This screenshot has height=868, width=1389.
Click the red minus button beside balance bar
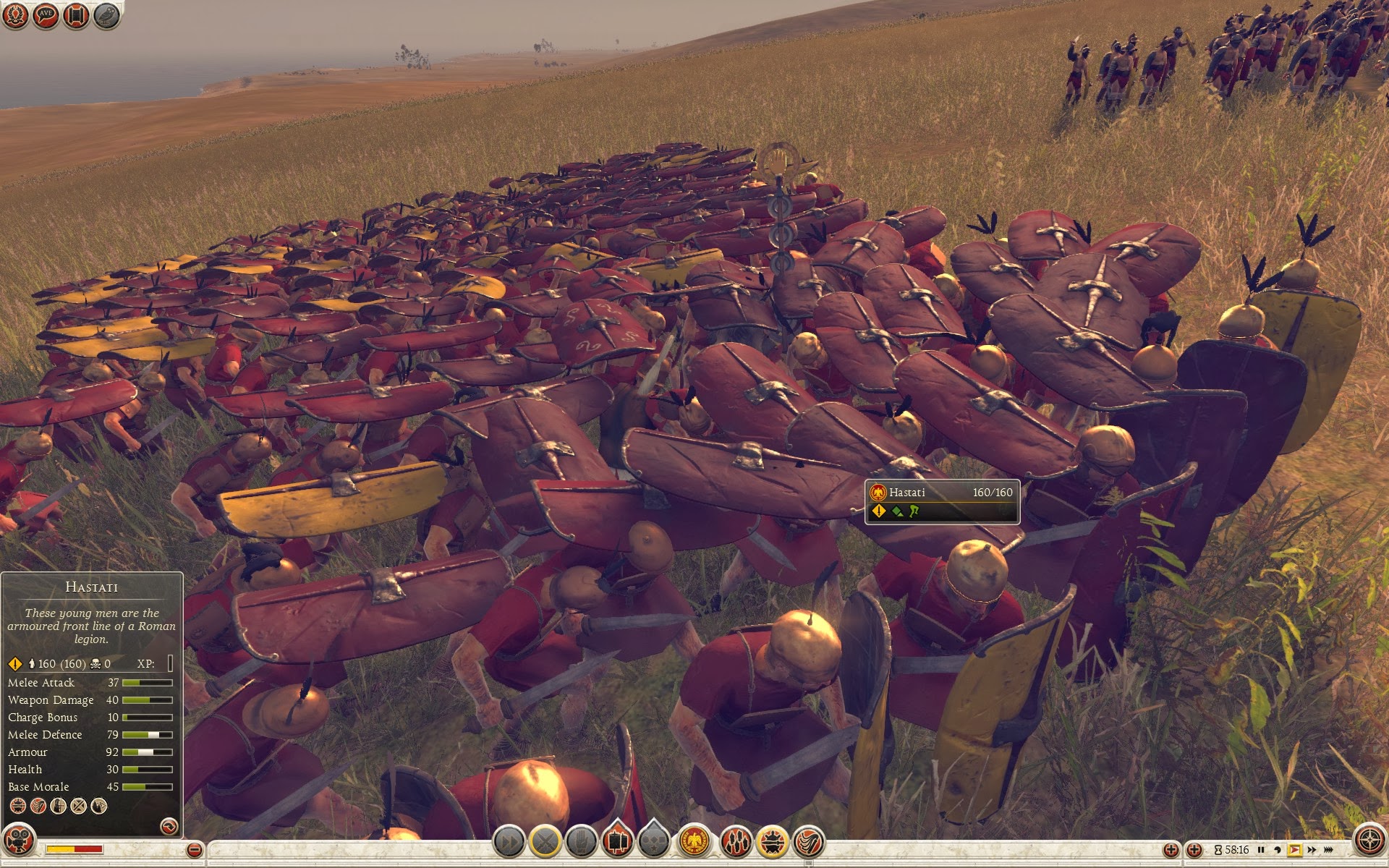[194, 850]
